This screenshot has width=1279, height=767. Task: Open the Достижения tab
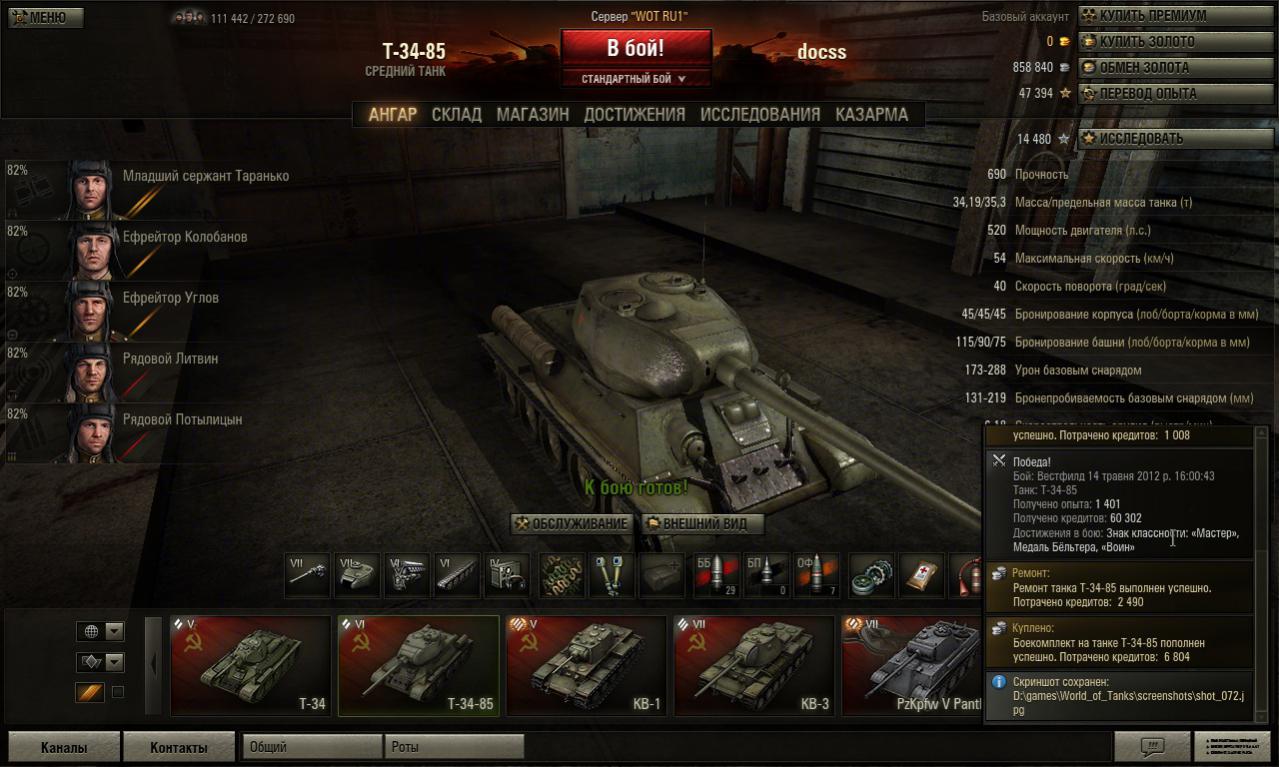[634, 114]
